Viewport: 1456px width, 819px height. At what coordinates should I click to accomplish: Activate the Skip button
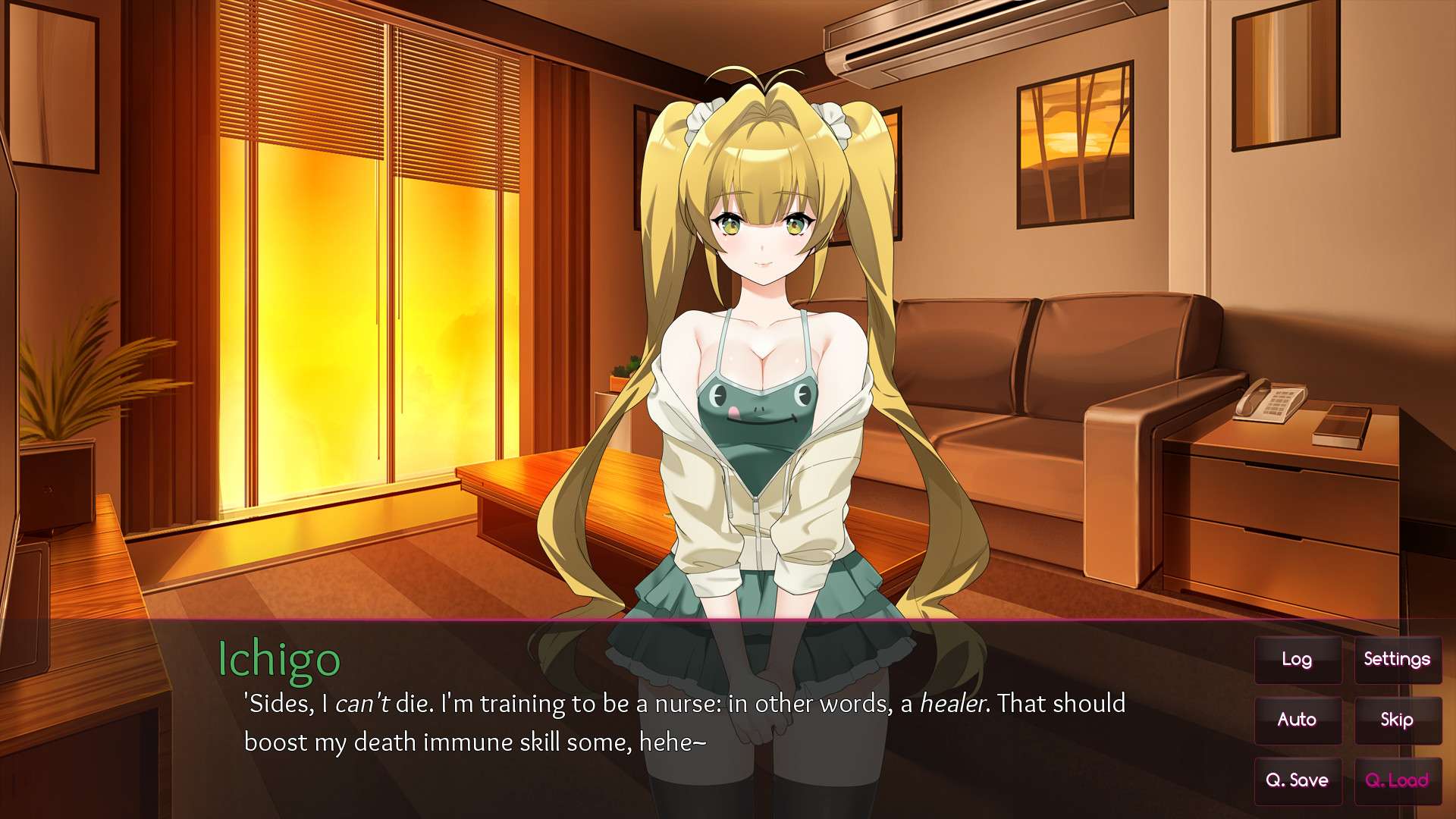pyautogui.click(x=1397, y=720)
